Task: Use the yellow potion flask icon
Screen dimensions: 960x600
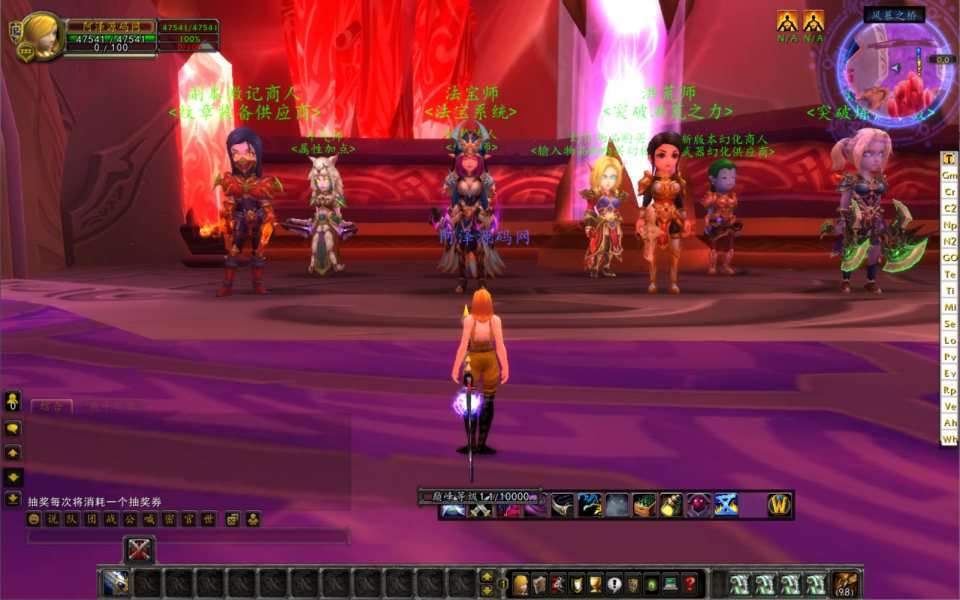Action: pyautogui.click(x=670, y=505)
